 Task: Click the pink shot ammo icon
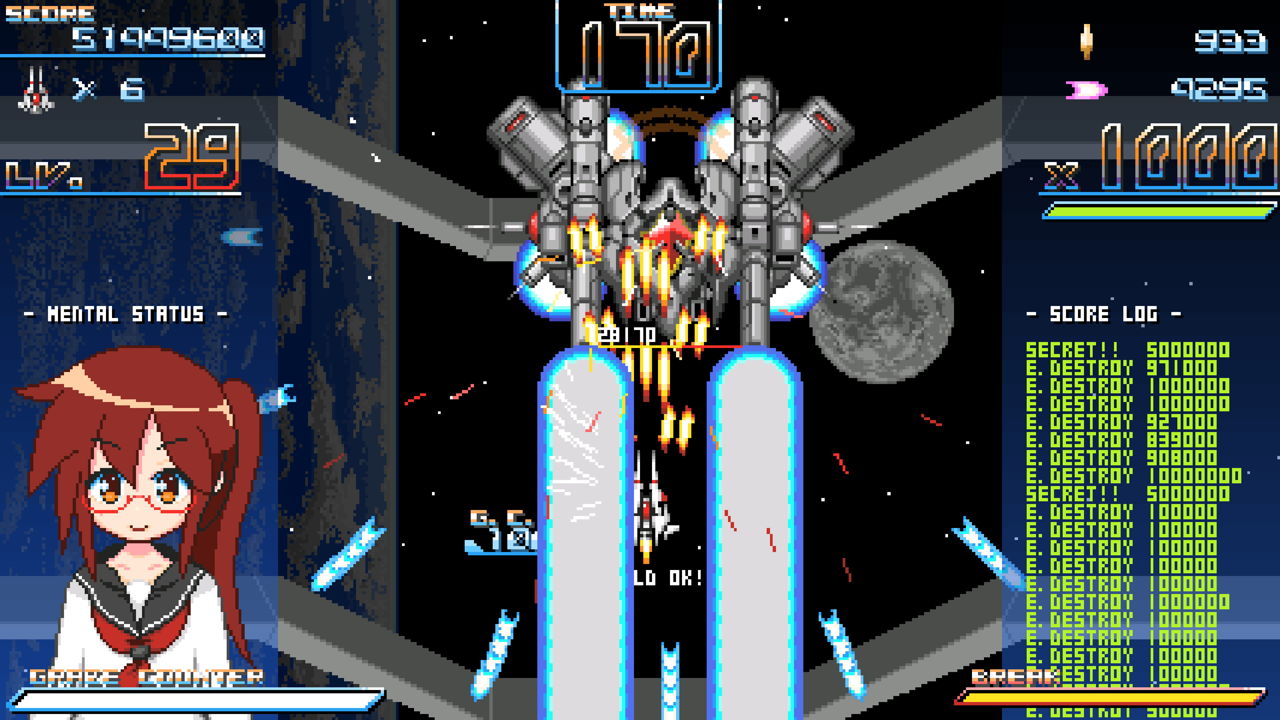coord(1086,88)
